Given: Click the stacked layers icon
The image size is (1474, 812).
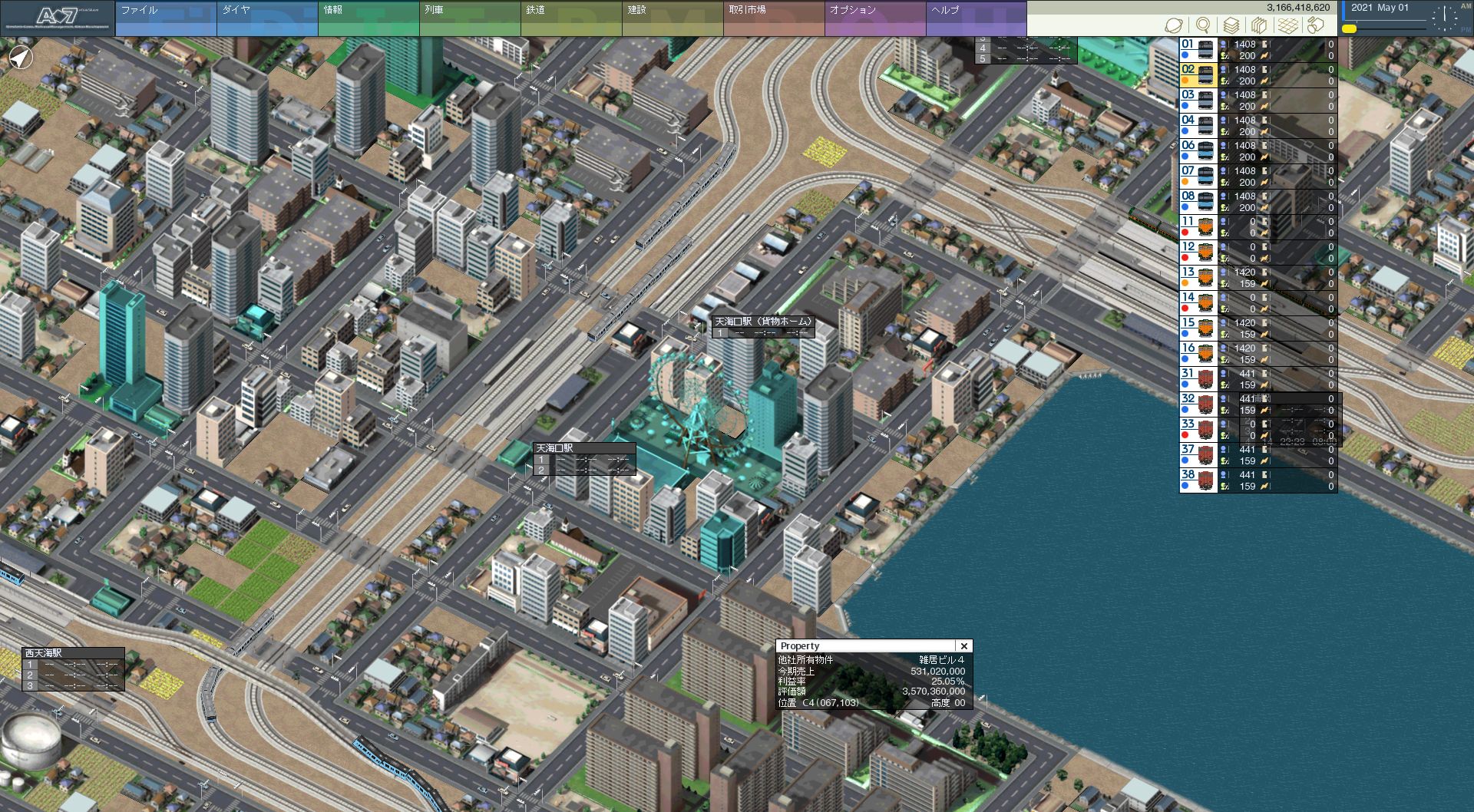Looking at the screenshot, I should pos(1231,25).
